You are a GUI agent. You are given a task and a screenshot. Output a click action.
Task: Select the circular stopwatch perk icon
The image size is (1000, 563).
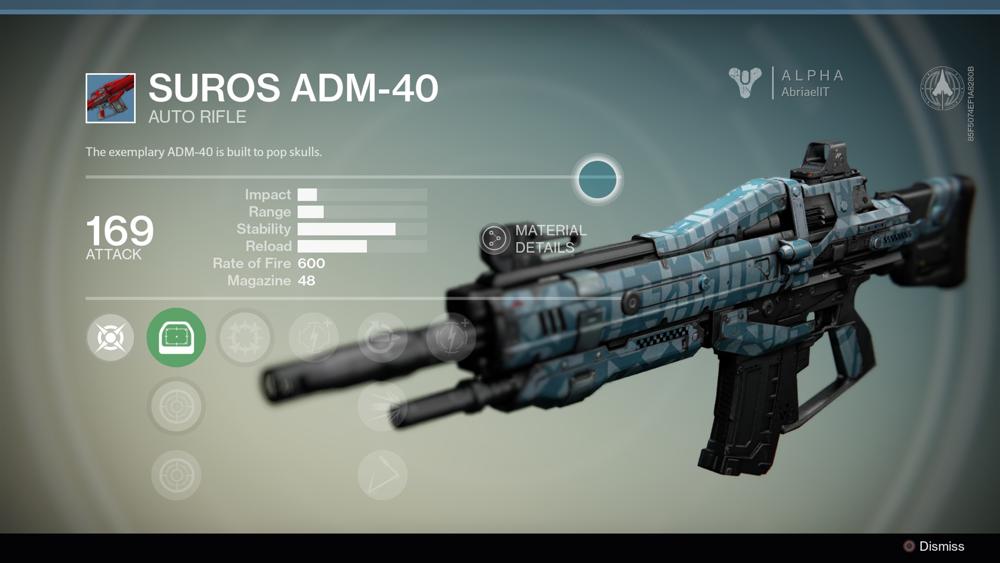click(x=382, y=338)
